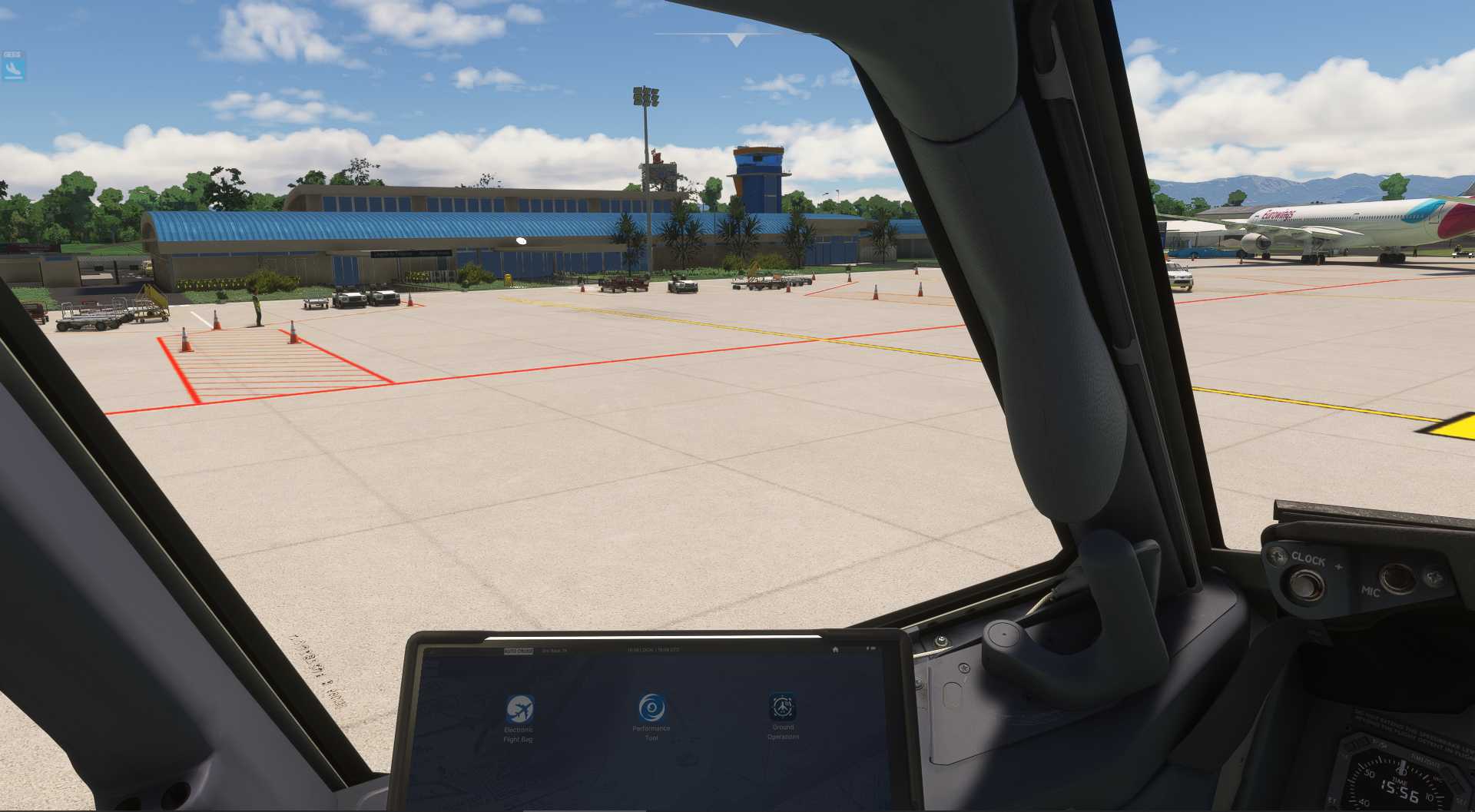The width and height of the screenshot is (1475, 812).
Task: Click the Sim Rate indicator on the EFB bar
Action: [x=554, y=649]
